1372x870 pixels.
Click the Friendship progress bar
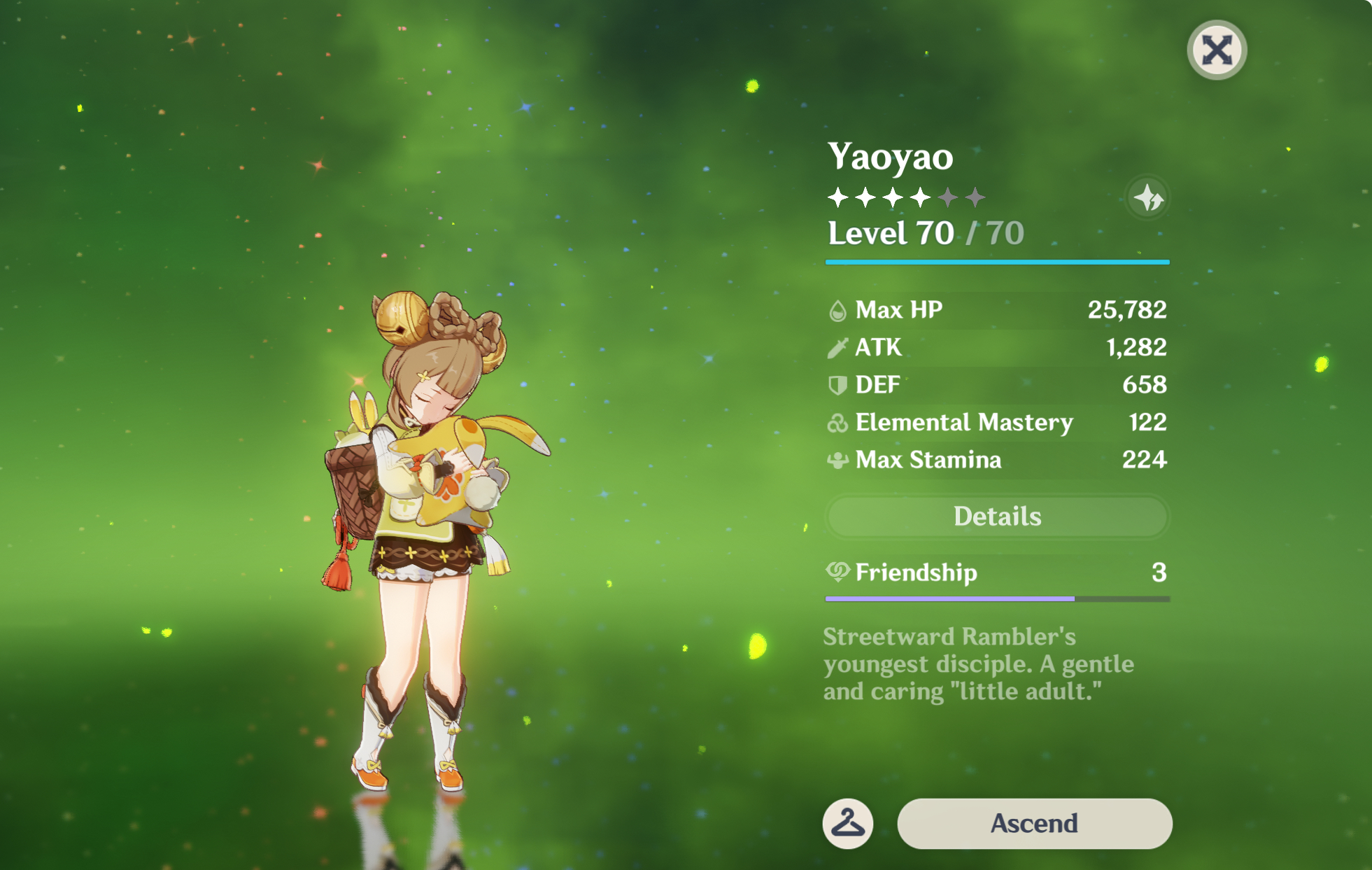point(997,598)
